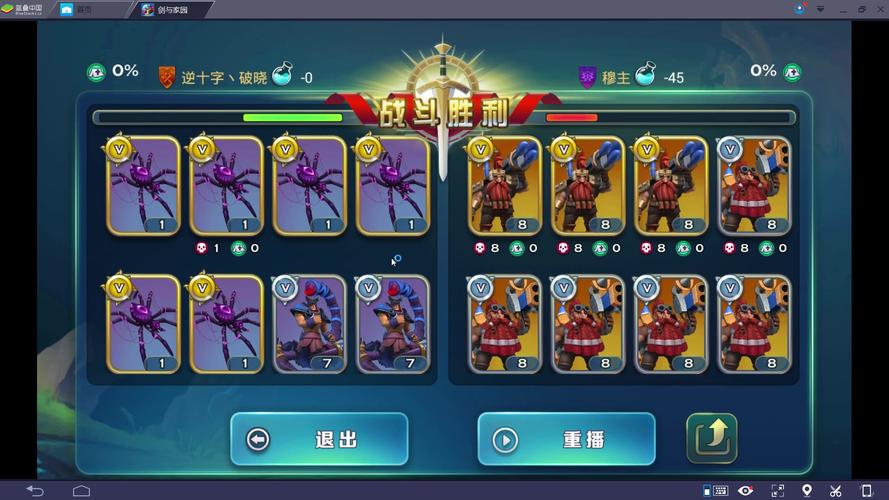
Task: Replay the battle with 重播
Action: coord(566,440)
